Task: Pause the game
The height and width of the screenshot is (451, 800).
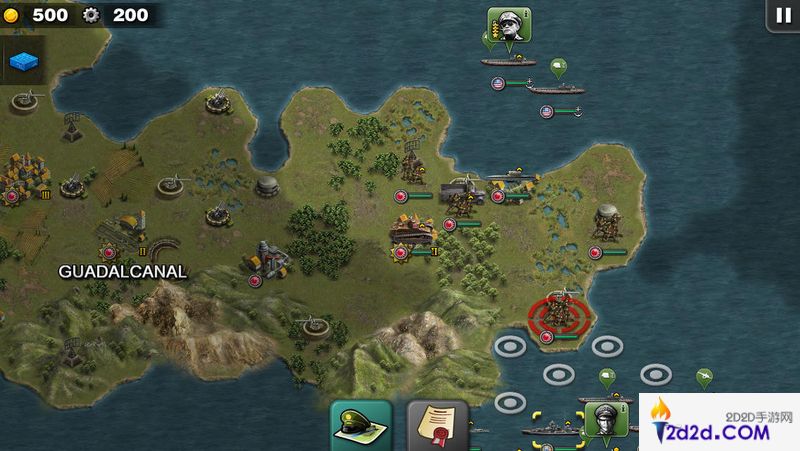Action: pyautogui.click(x=781, y=15)
